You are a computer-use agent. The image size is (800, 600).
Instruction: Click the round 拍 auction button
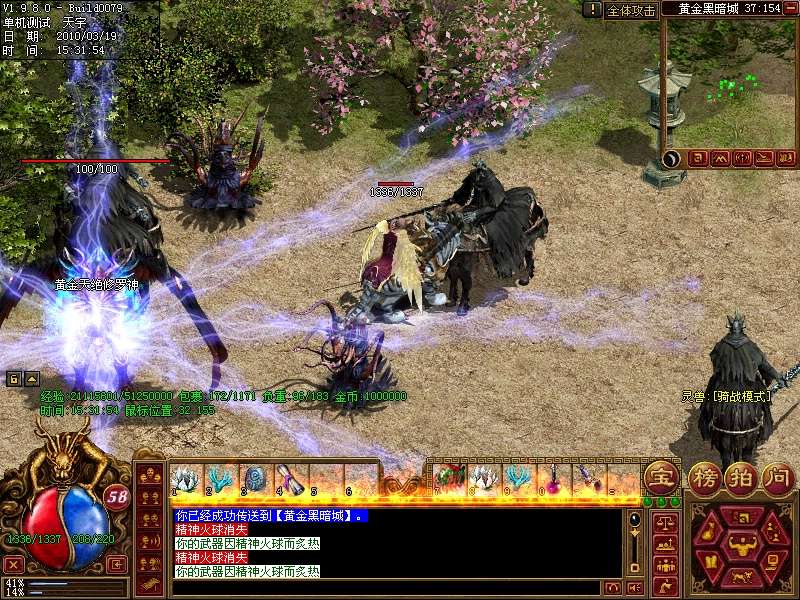tap(741, 477)
